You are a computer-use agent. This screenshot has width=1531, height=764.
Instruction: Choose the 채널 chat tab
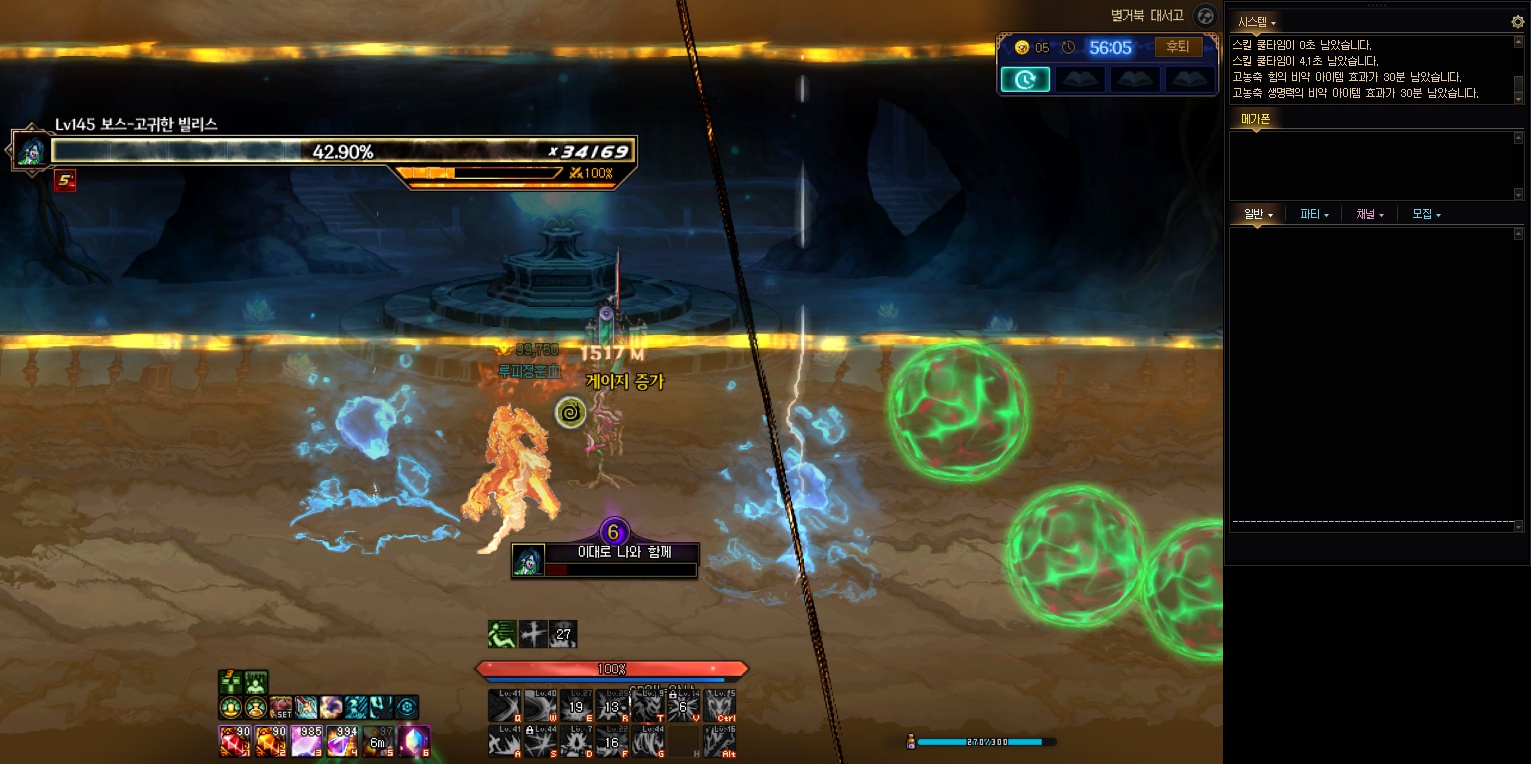pos(1370,214)
